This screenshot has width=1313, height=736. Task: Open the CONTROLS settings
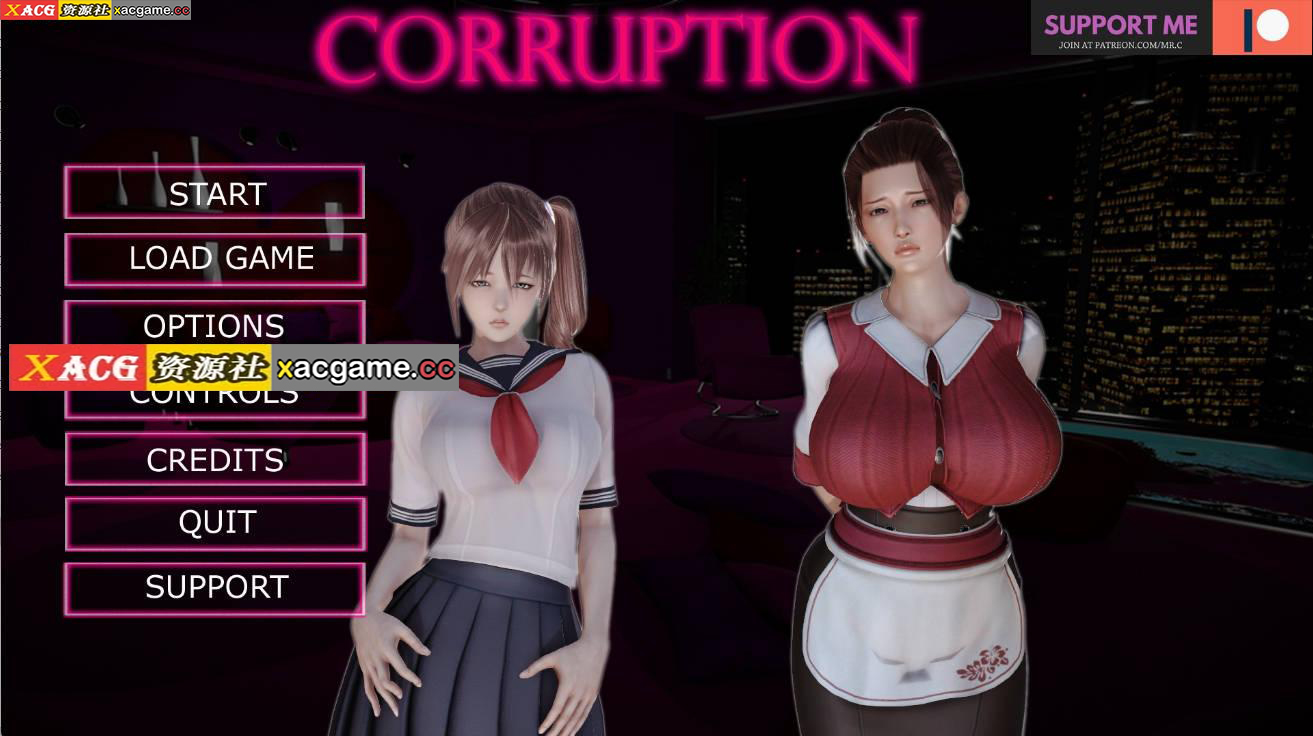pyautogui.click(x=214, y=392)
